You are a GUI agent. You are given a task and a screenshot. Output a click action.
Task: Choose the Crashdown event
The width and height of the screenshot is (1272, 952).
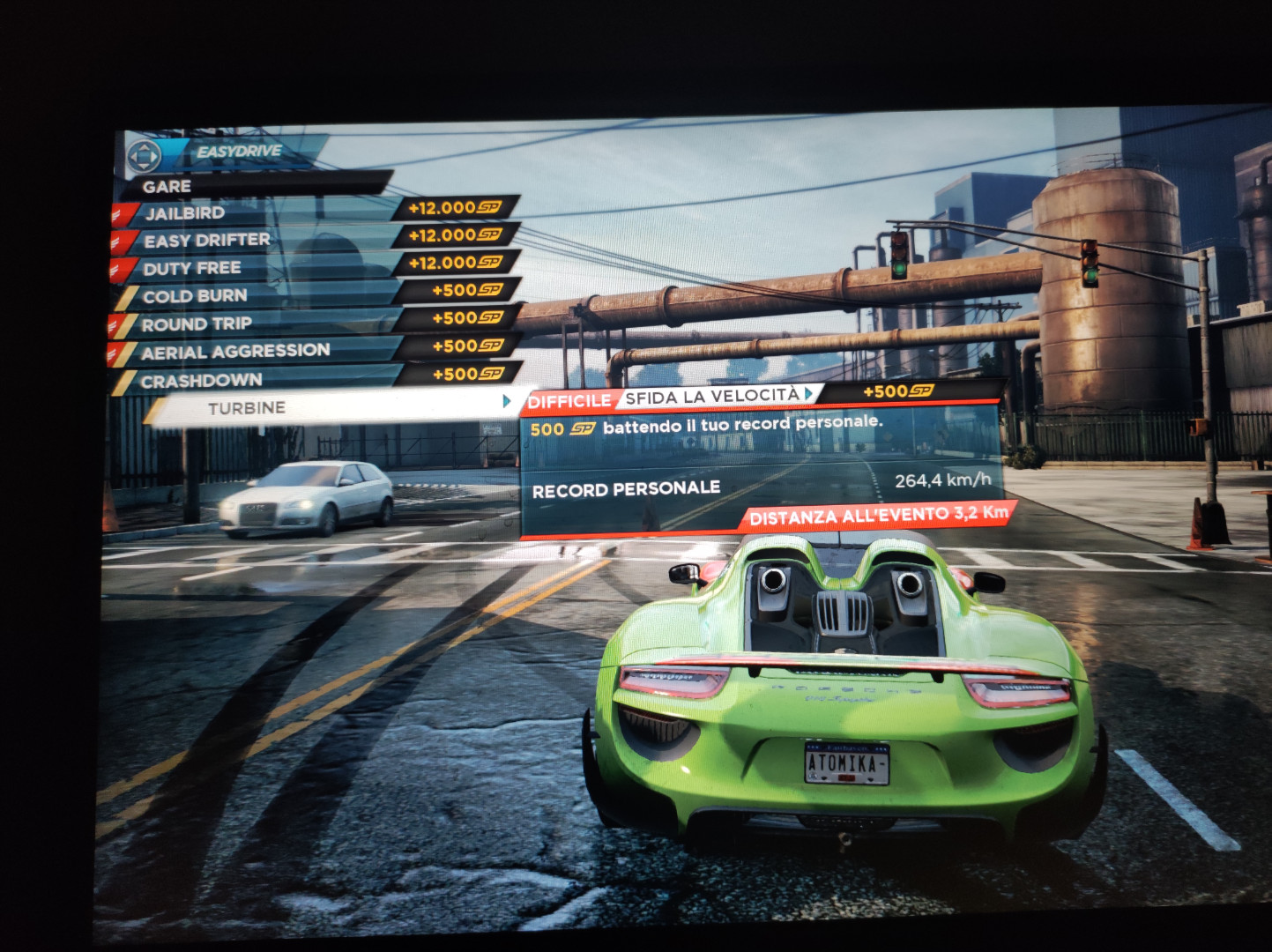click(202, 381)
